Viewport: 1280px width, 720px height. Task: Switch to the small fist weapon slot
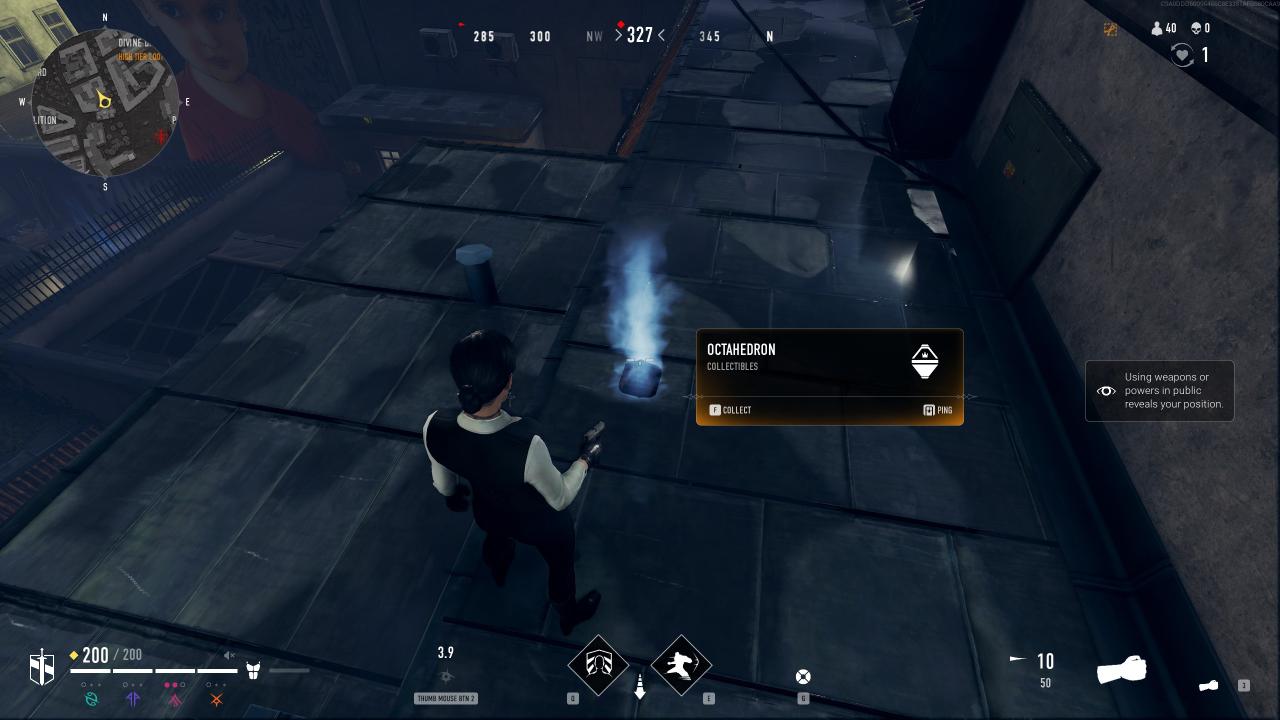pos(1209,686)
